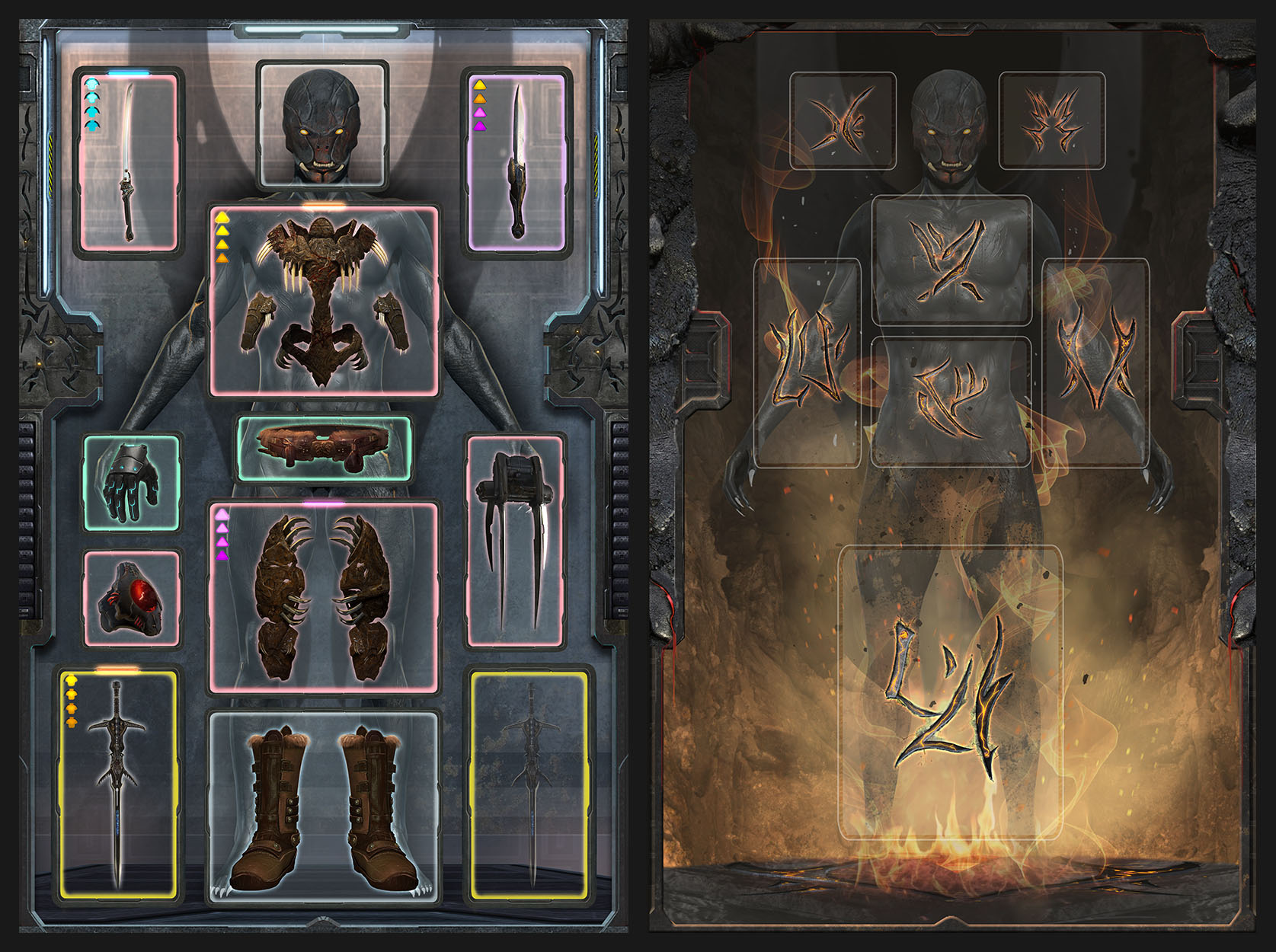This screenshot has height=952, width=1276.
Task: Choose the curved dagger slot
Action: pyautogui.click(x=516, y=162)
